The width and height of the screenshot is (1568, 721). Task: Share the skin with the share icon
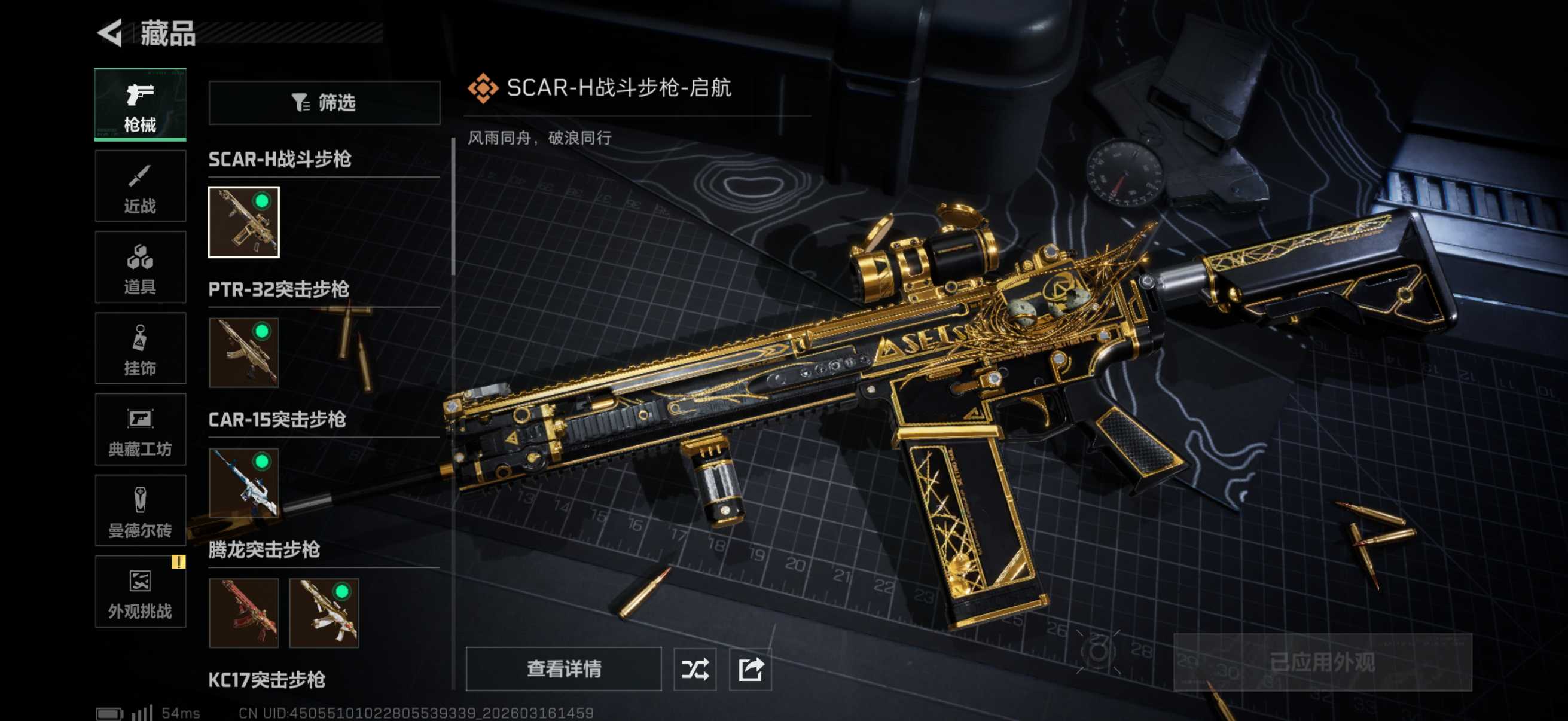click(750, 668)
